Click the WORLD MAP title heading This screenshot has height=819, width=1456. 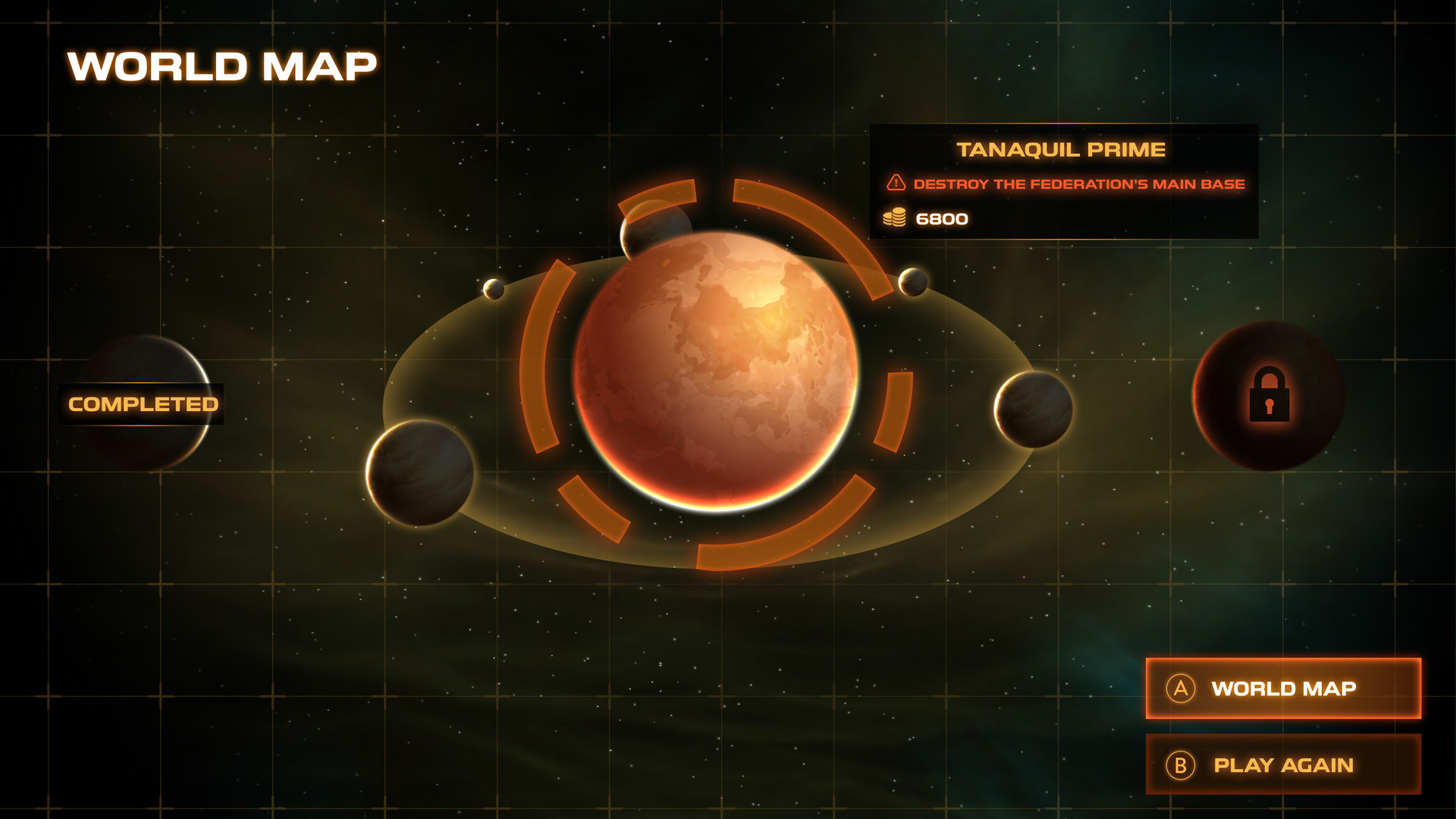[x=221, y=67]
